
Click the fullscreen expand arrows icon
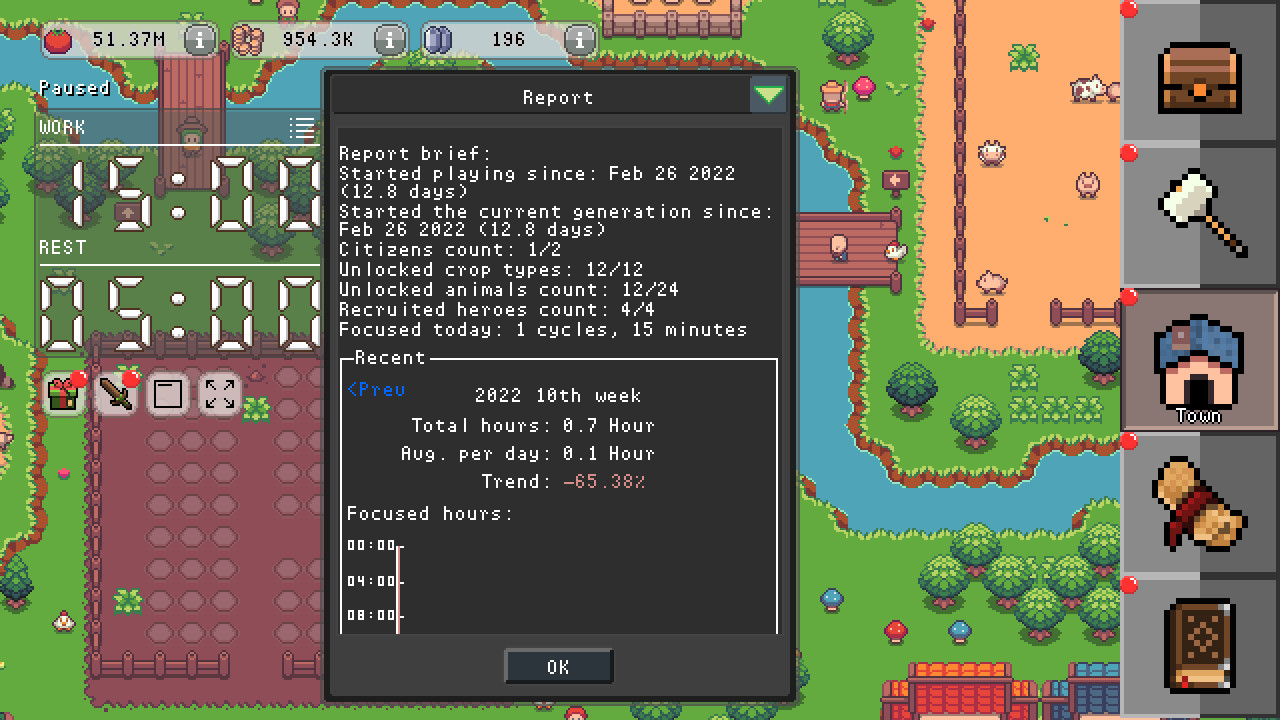click(219, 394)
